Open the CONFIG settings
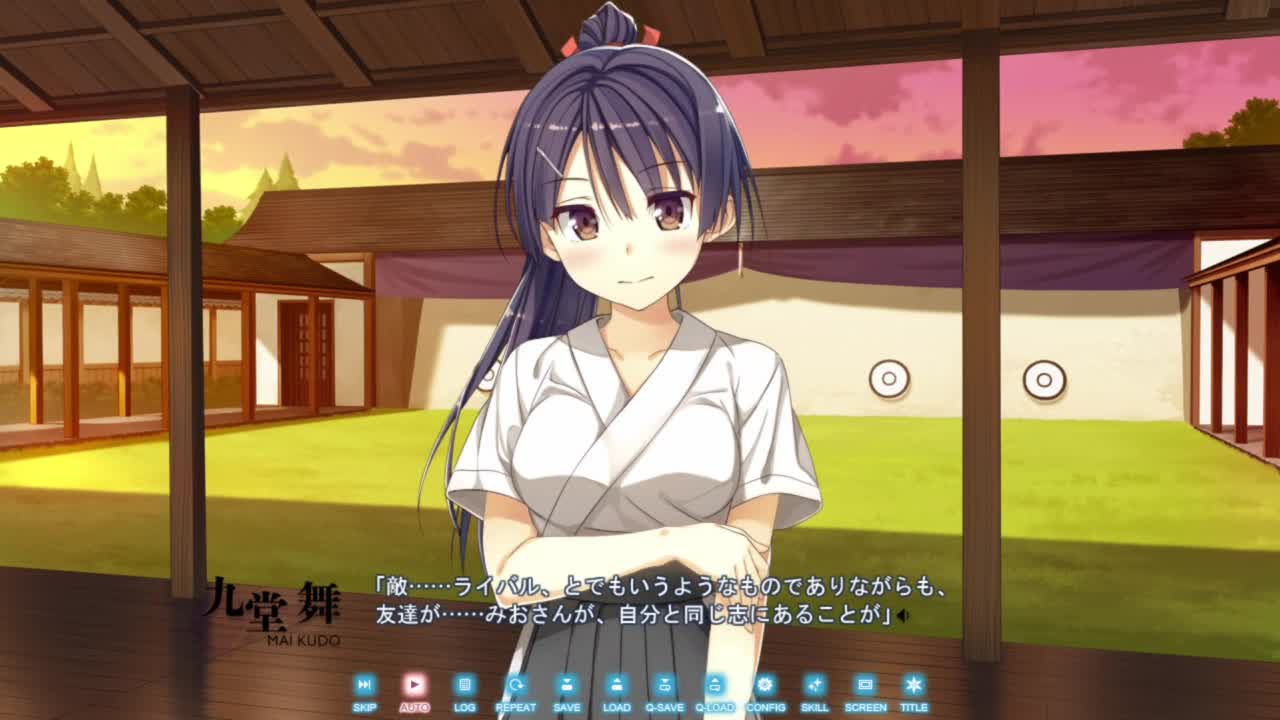 (x=765, y=686)
